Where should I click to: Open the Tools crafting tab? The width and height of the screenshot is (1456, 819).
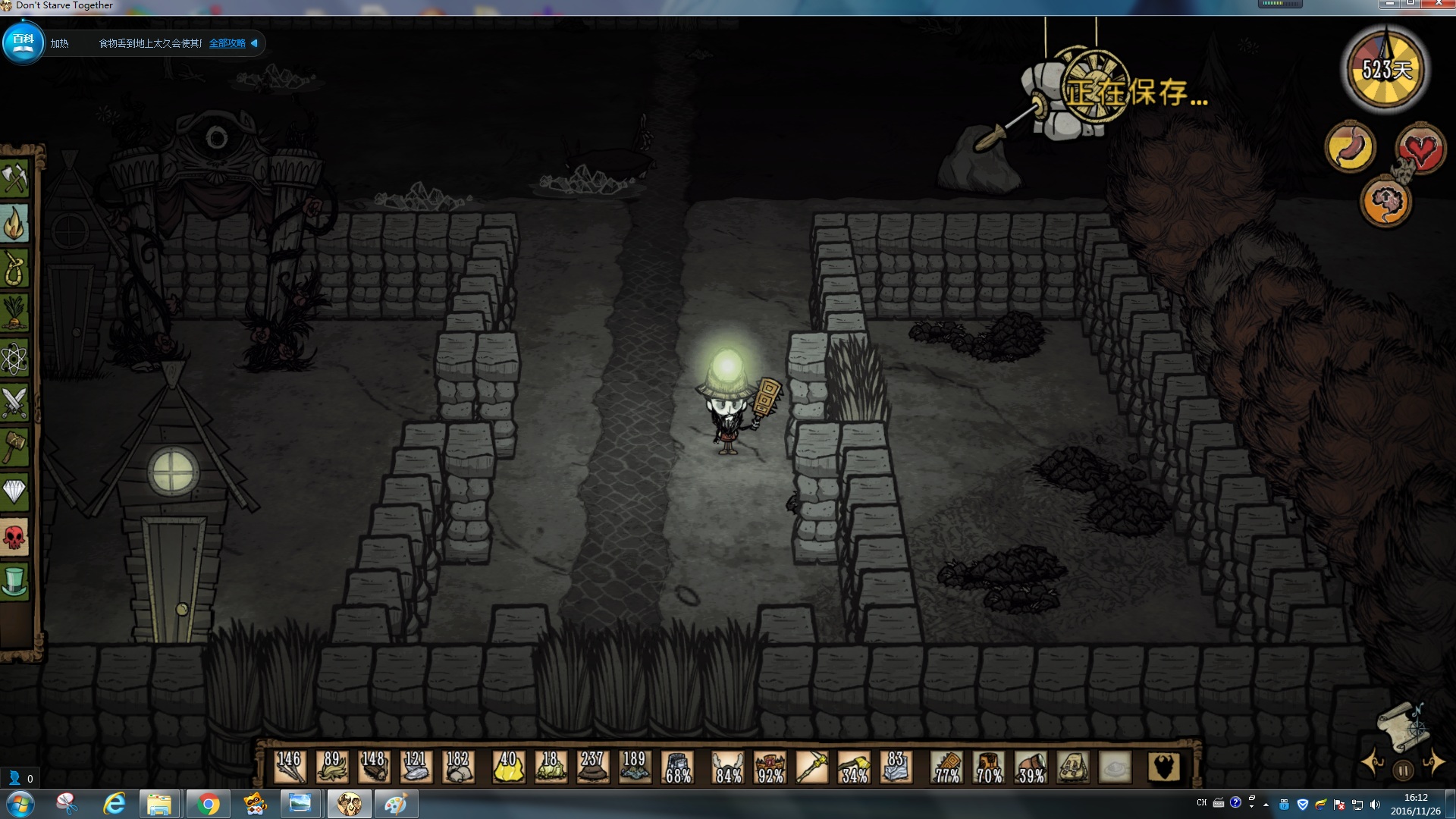tap(14, 179)
